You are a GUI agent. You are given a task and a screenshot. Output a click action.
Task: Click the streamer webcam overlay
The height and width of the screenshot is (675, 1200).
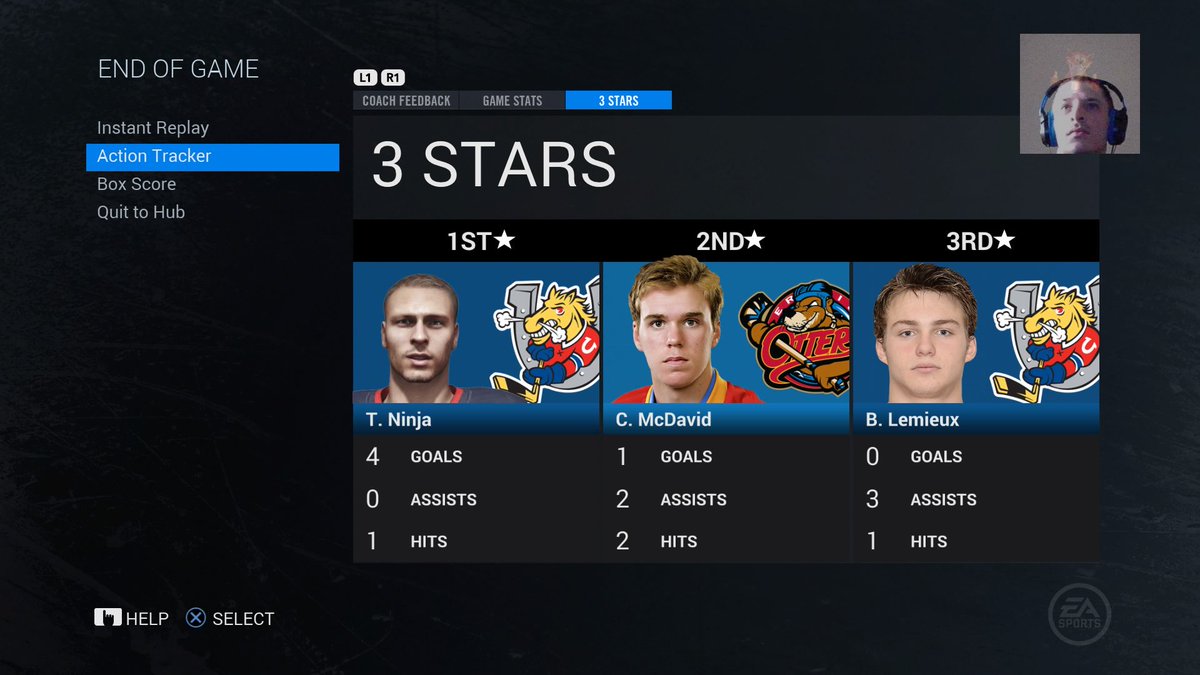click(x=1079, y=94)
